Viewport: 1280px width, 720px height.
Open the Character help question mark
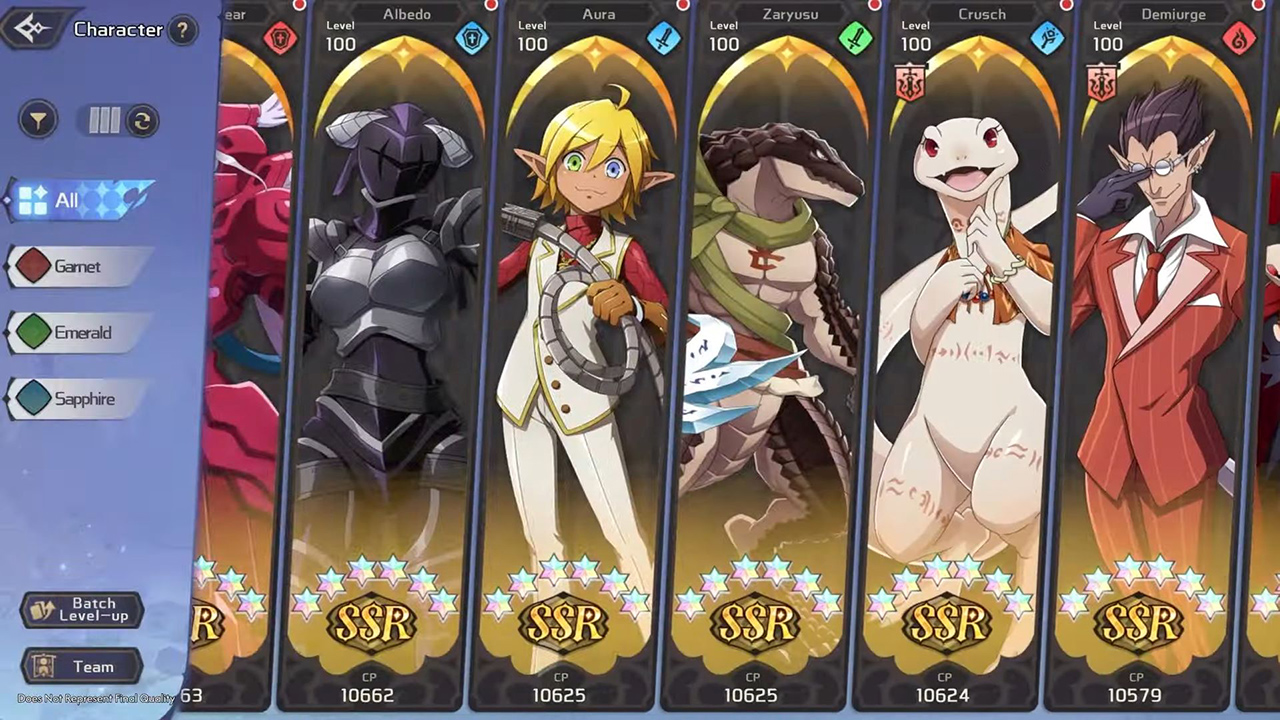click(x=181, y=30)
